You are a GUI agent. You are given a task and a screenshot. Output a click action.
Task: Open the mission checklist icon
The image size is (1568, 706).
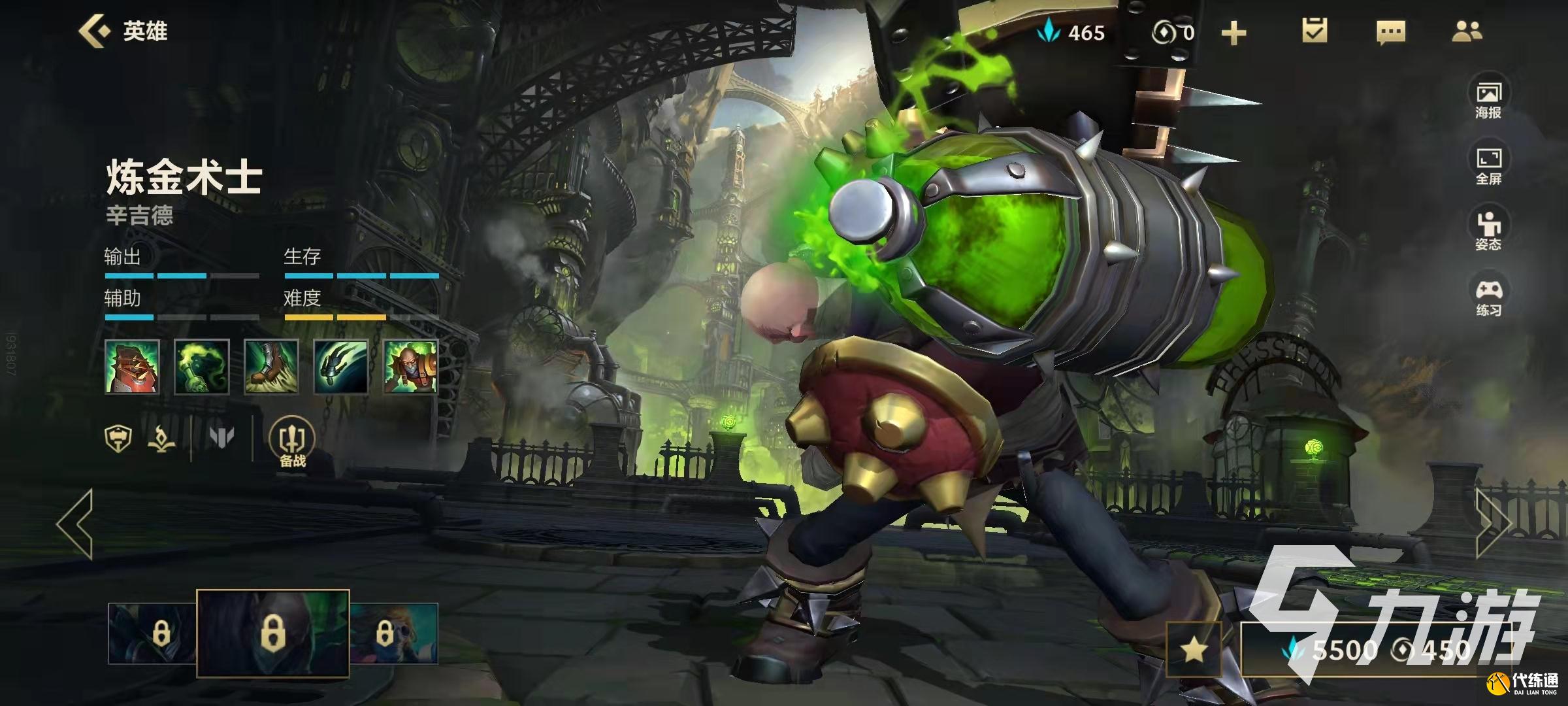[x=1315, y=31]
